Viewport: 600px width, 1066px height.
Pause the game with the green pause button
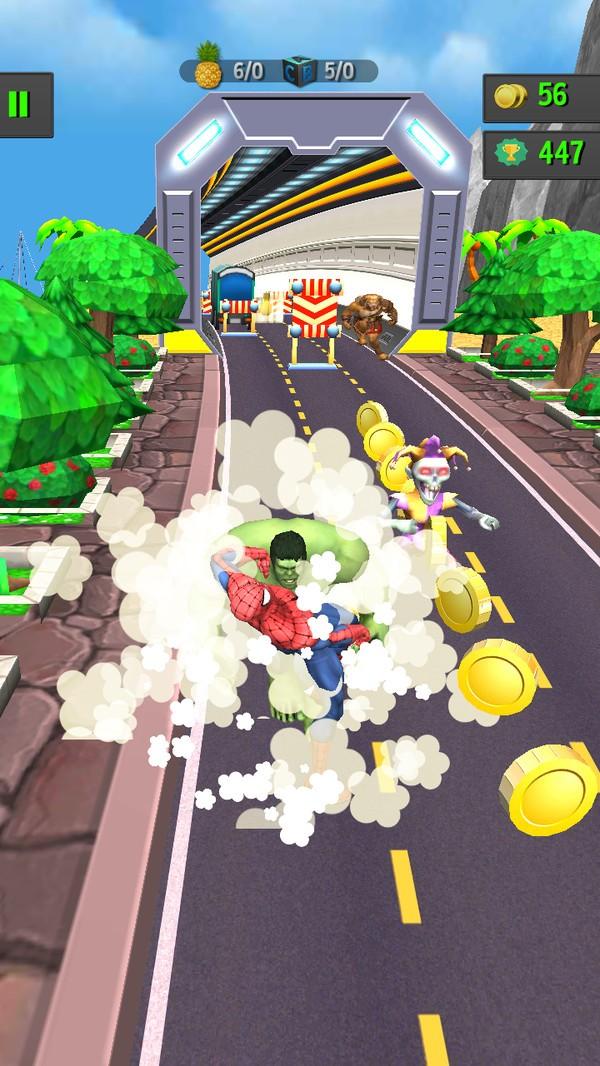[17, 104]
